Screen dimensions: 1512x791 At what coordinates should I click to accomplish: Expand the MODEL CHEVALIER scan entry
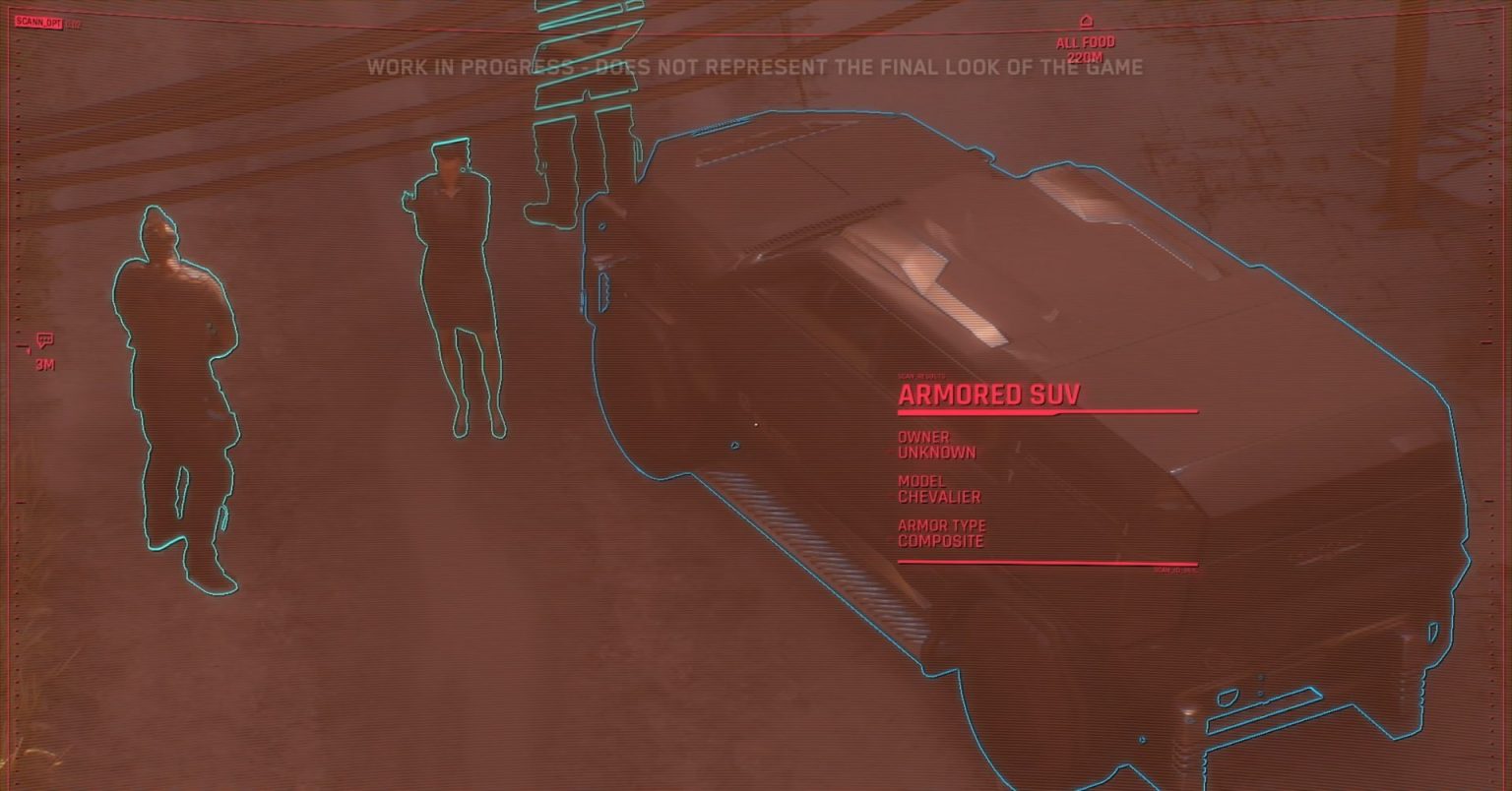click(x=938, y=489)
